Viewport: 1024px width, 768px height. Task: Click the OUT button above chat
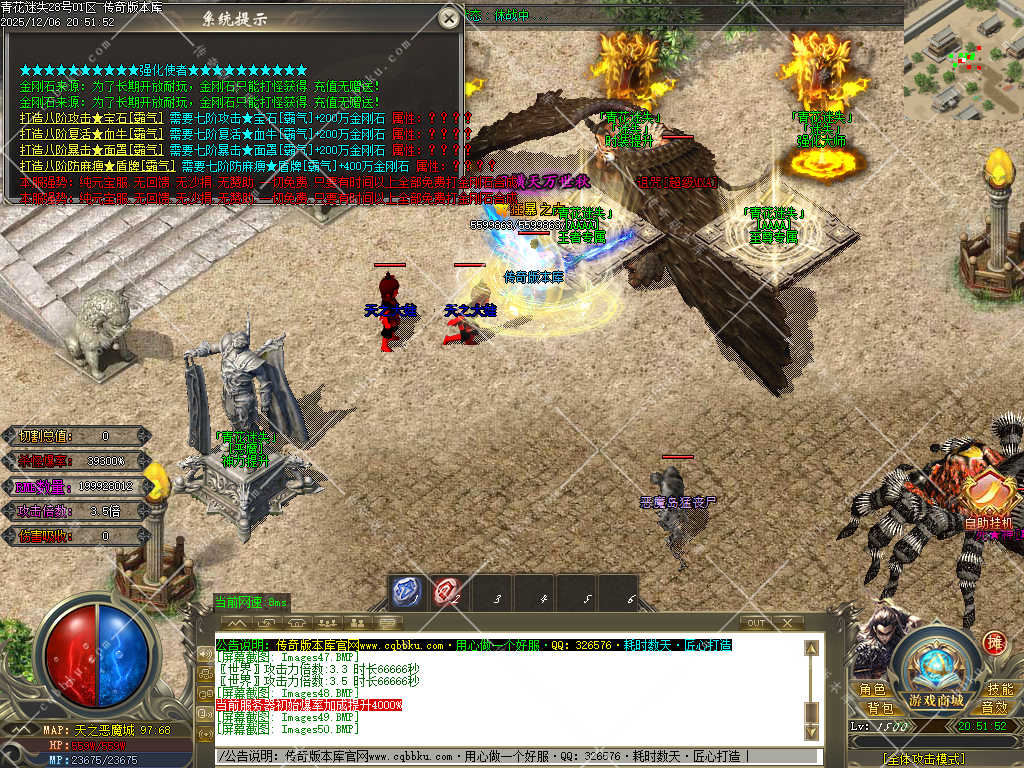pos(757,623)
